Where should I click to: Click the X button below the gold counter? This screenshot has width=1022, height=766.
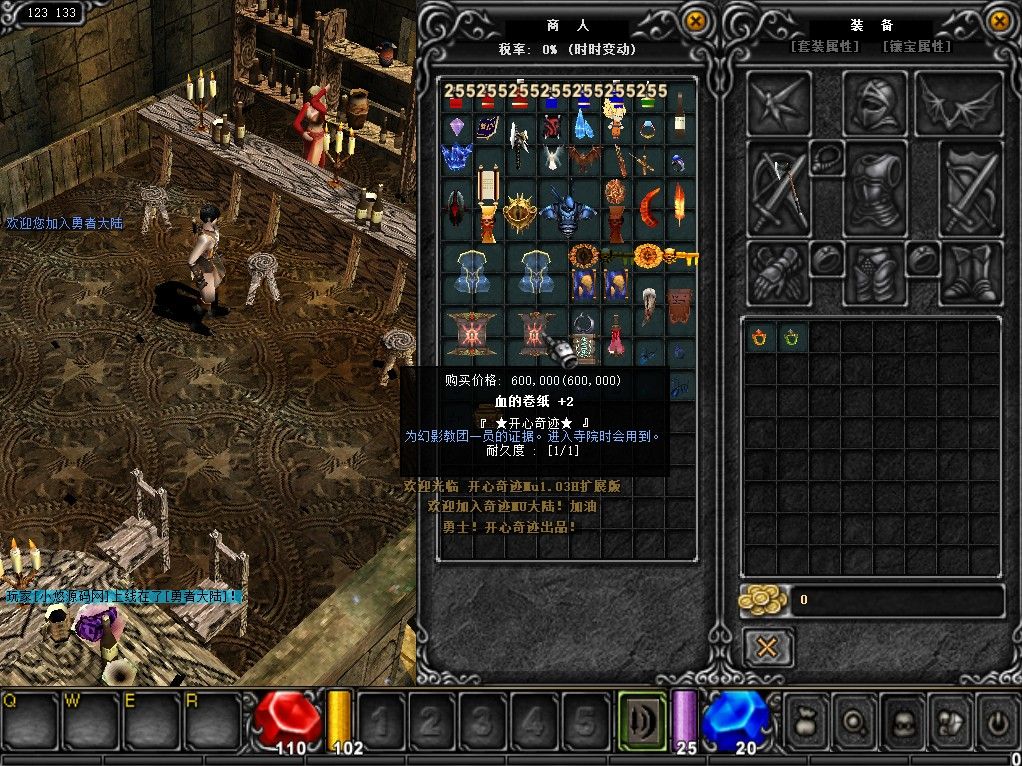[767, 647]
